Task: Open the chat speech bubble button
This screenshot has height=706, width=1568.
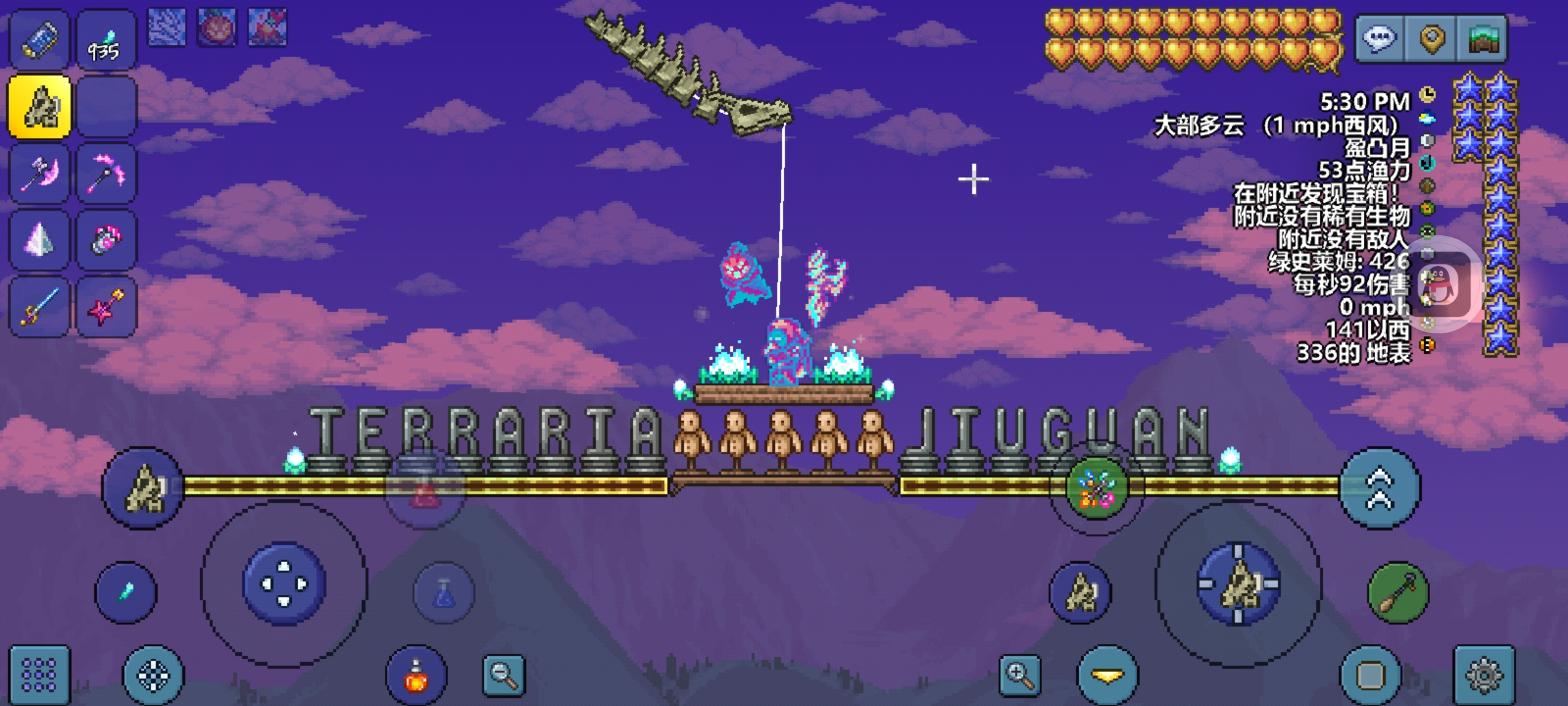Action: click(x=1379, y=39)
